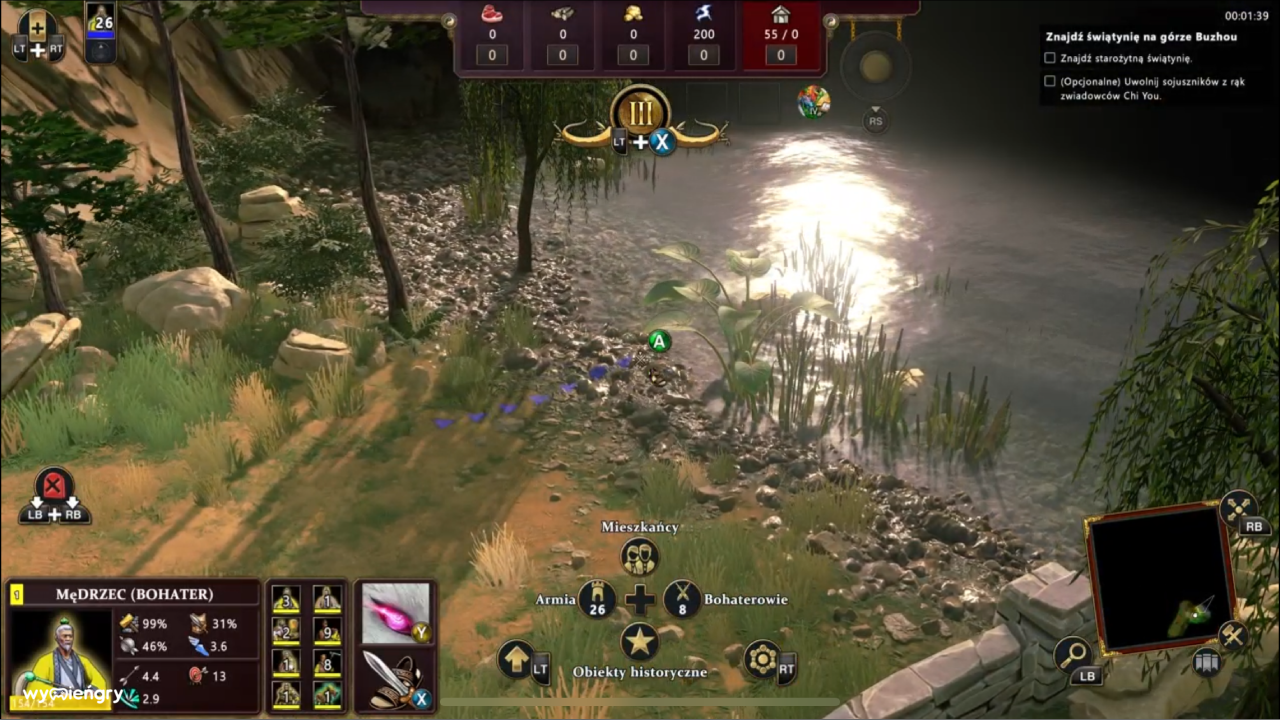Open Obiekty historyczne star icon

pyautogui.click(x=639, y=642)
